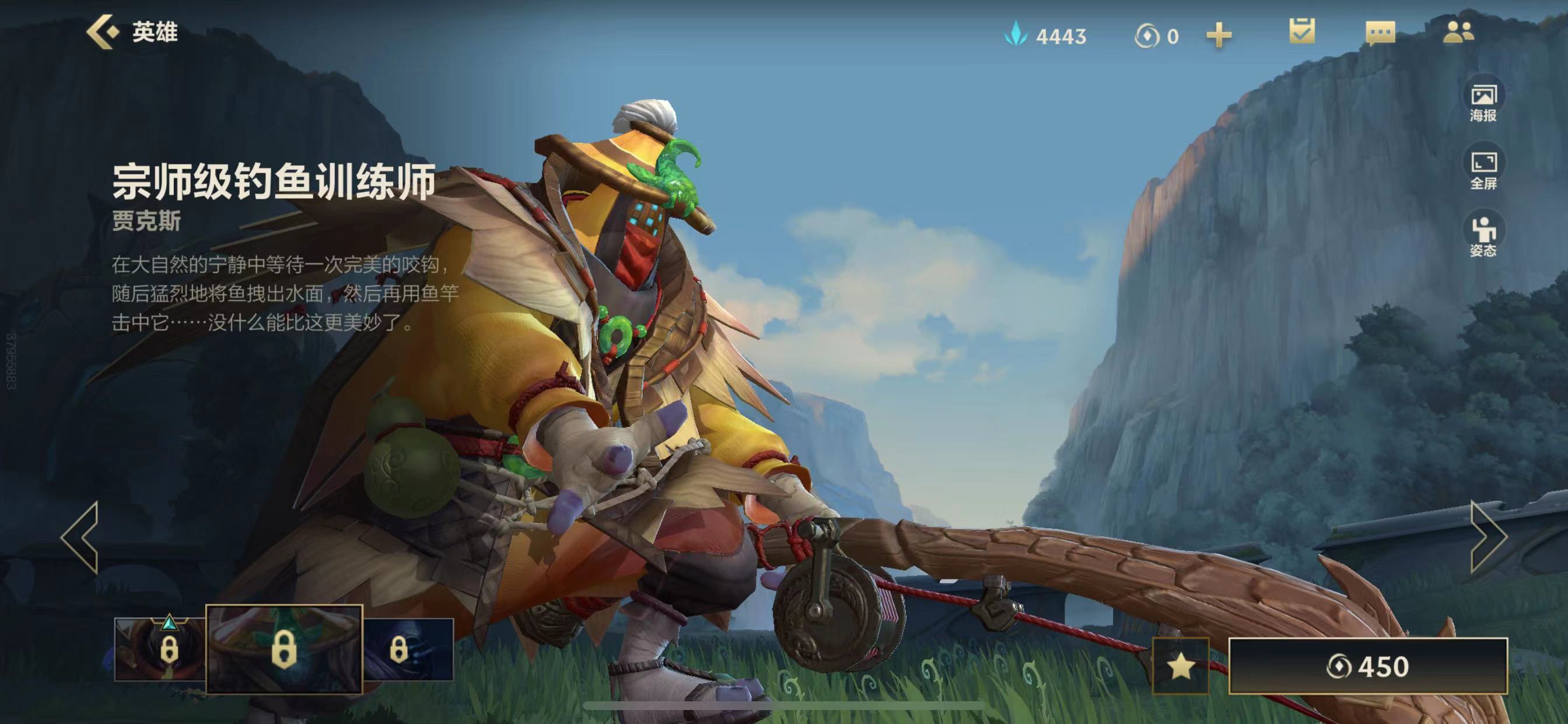This screenshot has width=1568, height=724.
Task: Select the dark blue locked skin thumbnail
Action: pos(408,649)
